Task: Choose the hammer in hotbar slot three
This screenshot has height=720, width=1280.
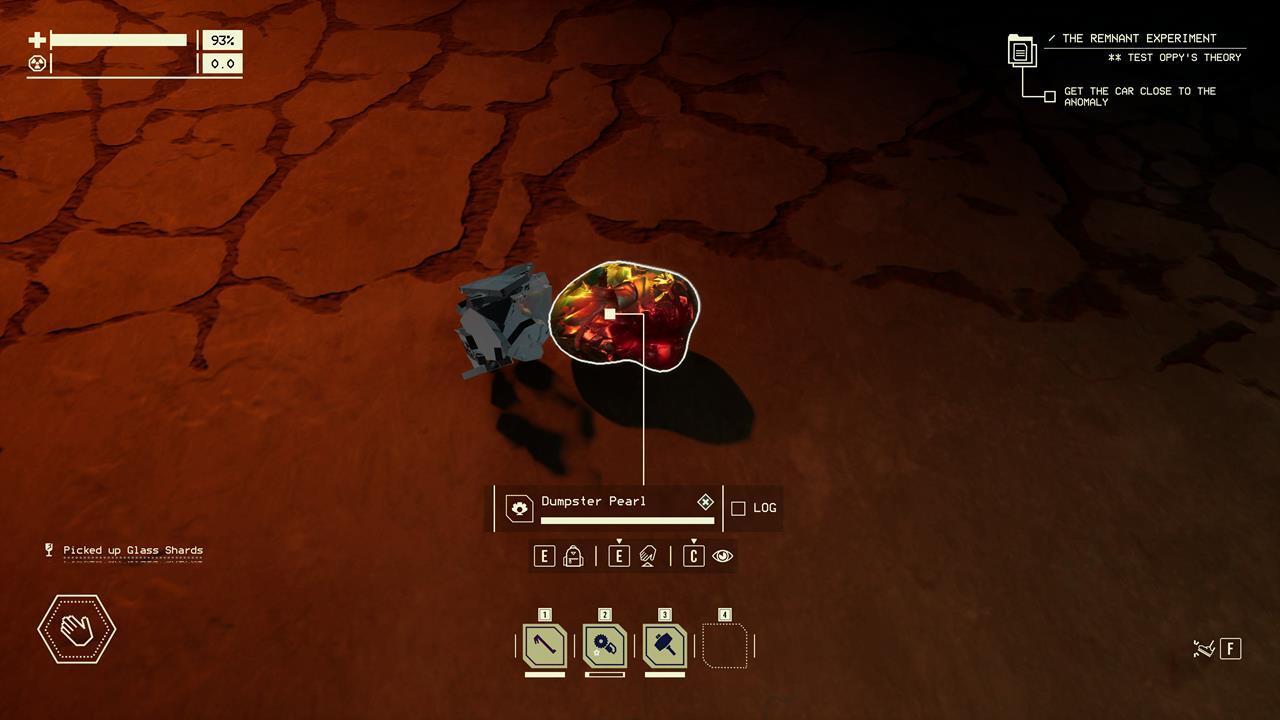Action: point(665,646)
